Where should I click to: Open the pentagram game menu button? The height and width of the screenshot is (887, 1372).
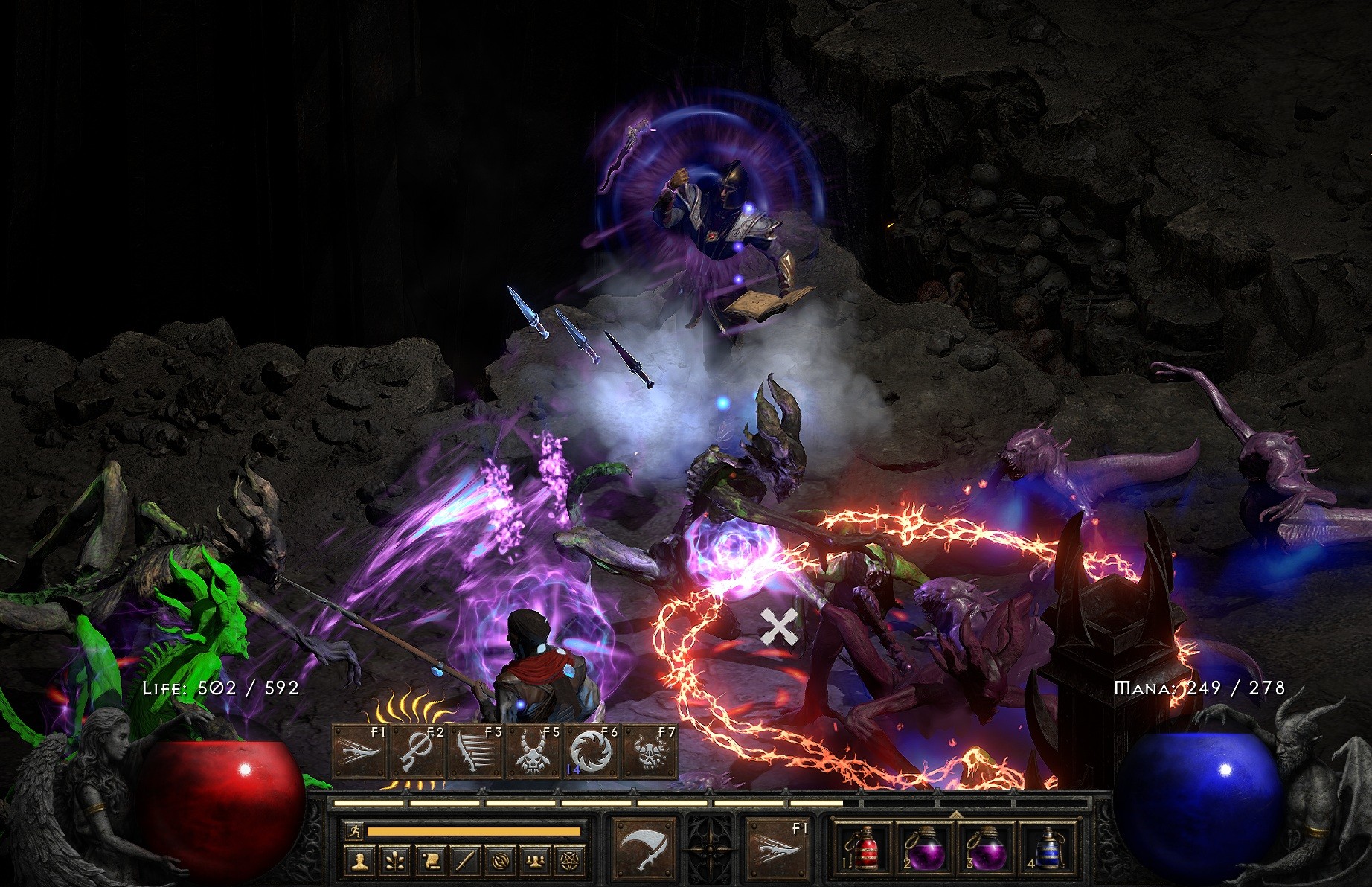568,862
